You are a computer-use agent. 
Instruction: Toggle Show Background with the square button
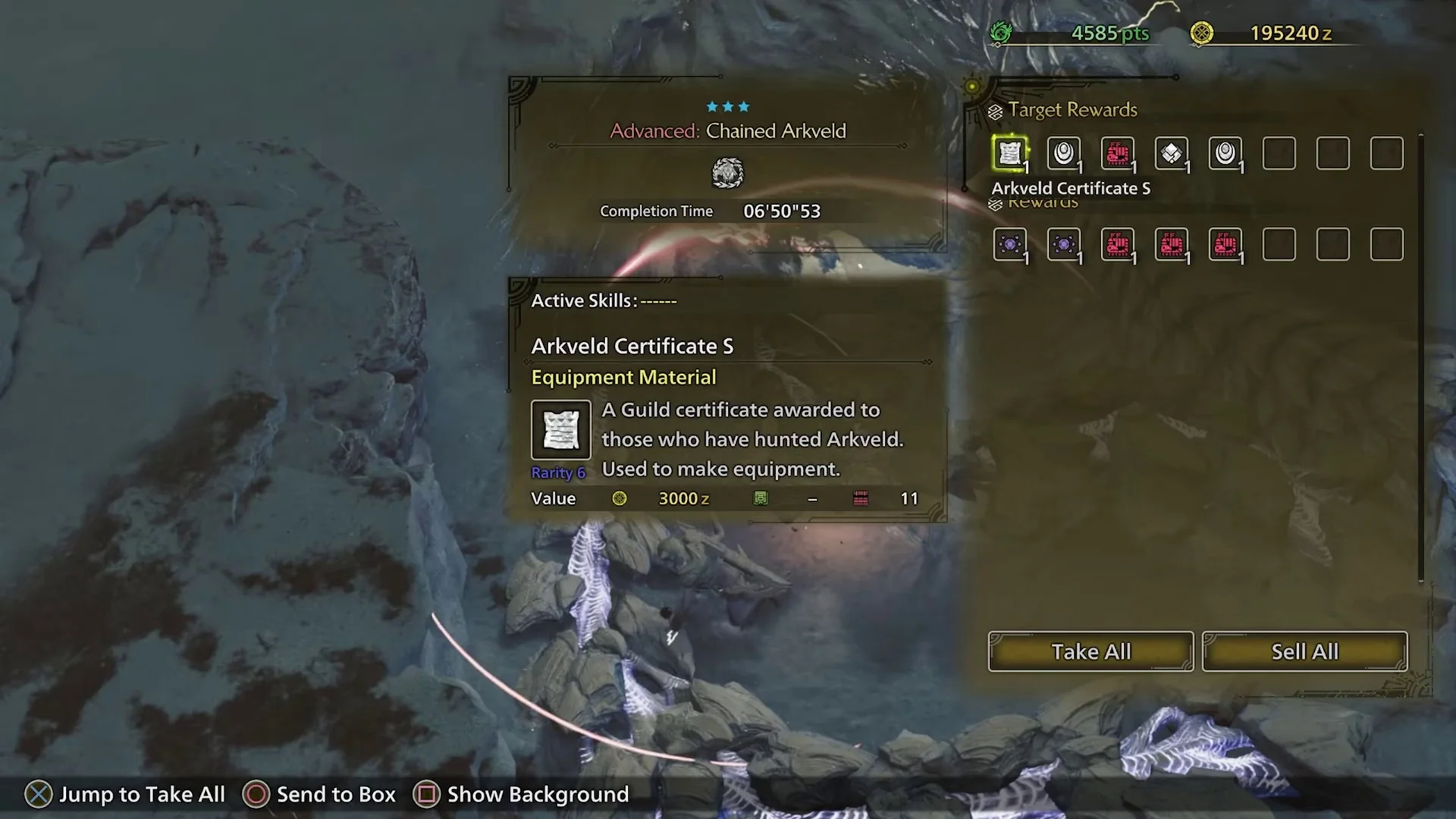pos(427,794)
